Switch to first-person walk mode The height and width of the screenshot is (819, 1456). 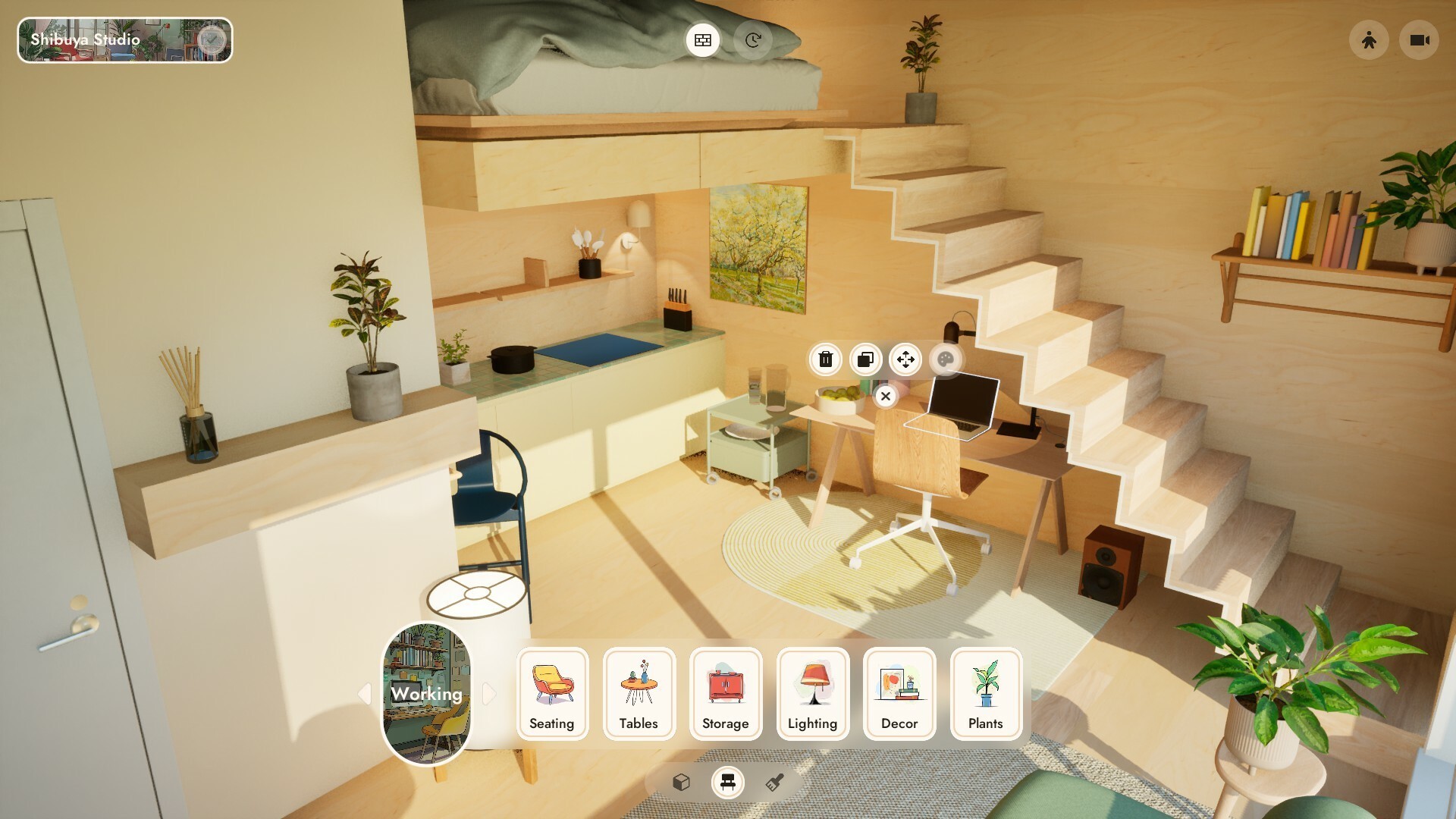coord(1369,40)
